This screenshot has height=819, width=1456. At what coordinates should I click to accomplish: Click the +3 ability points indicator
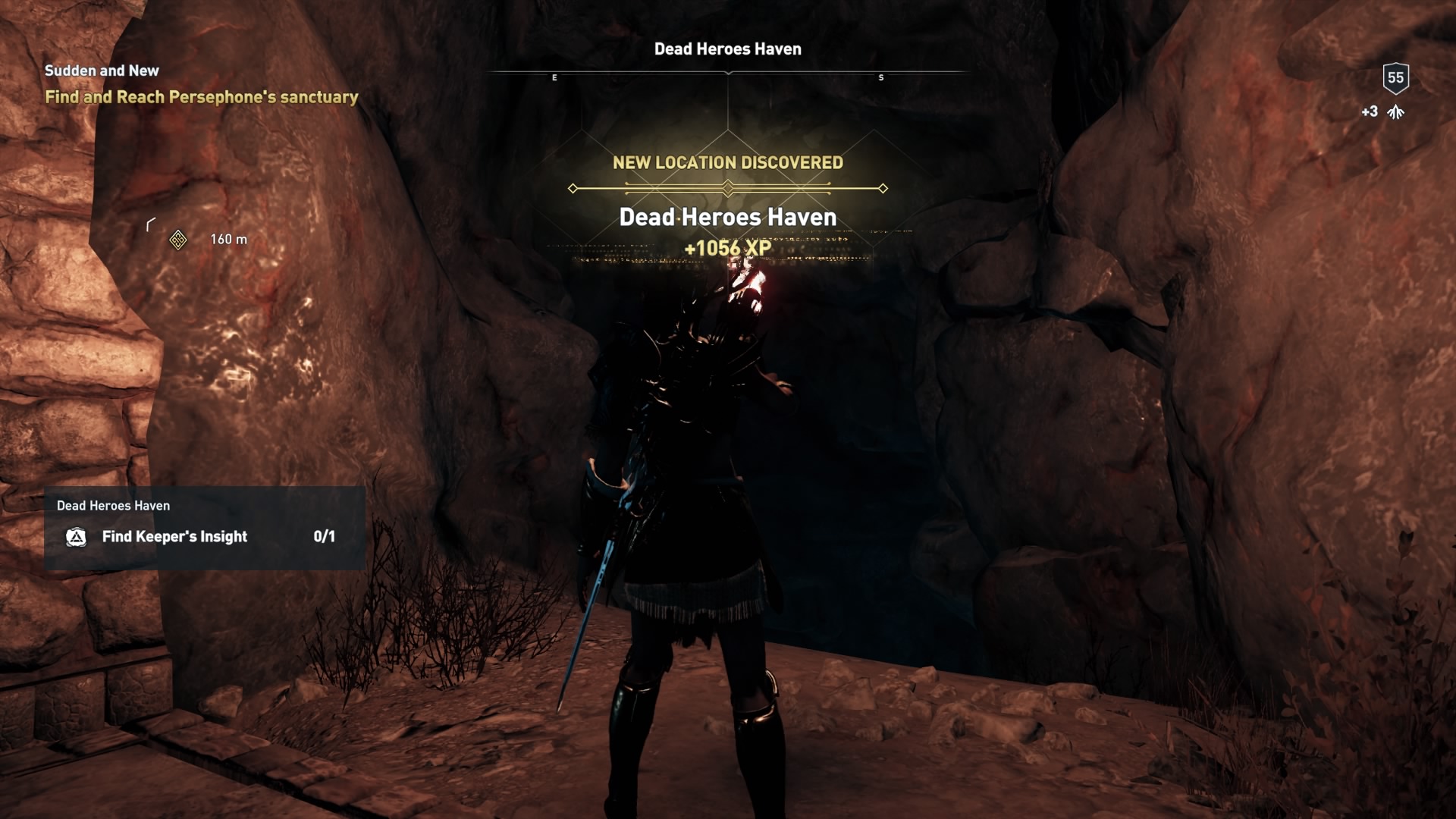tap(1370, 111)
